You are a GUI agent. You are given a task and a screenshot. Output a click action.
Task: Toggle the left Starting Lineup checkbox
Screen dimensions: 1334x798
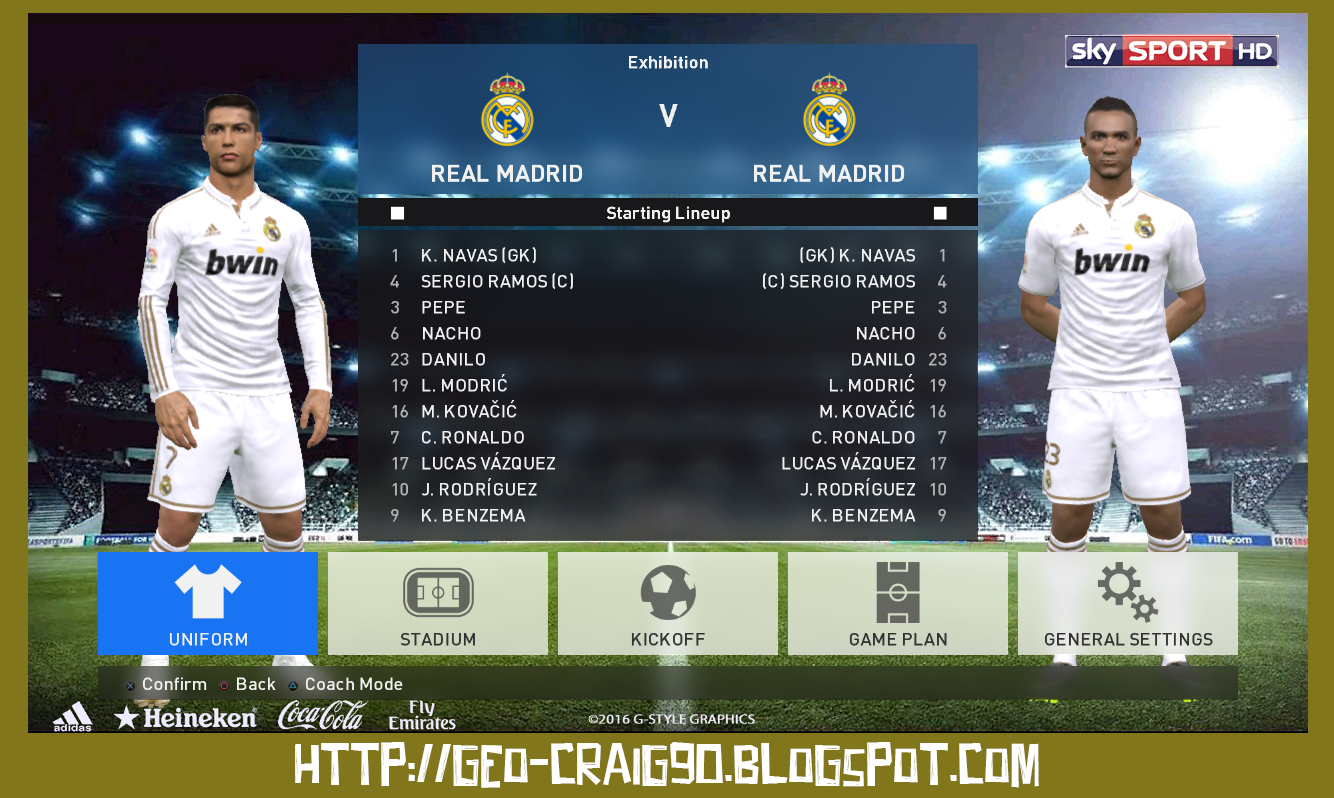point(397,212)
